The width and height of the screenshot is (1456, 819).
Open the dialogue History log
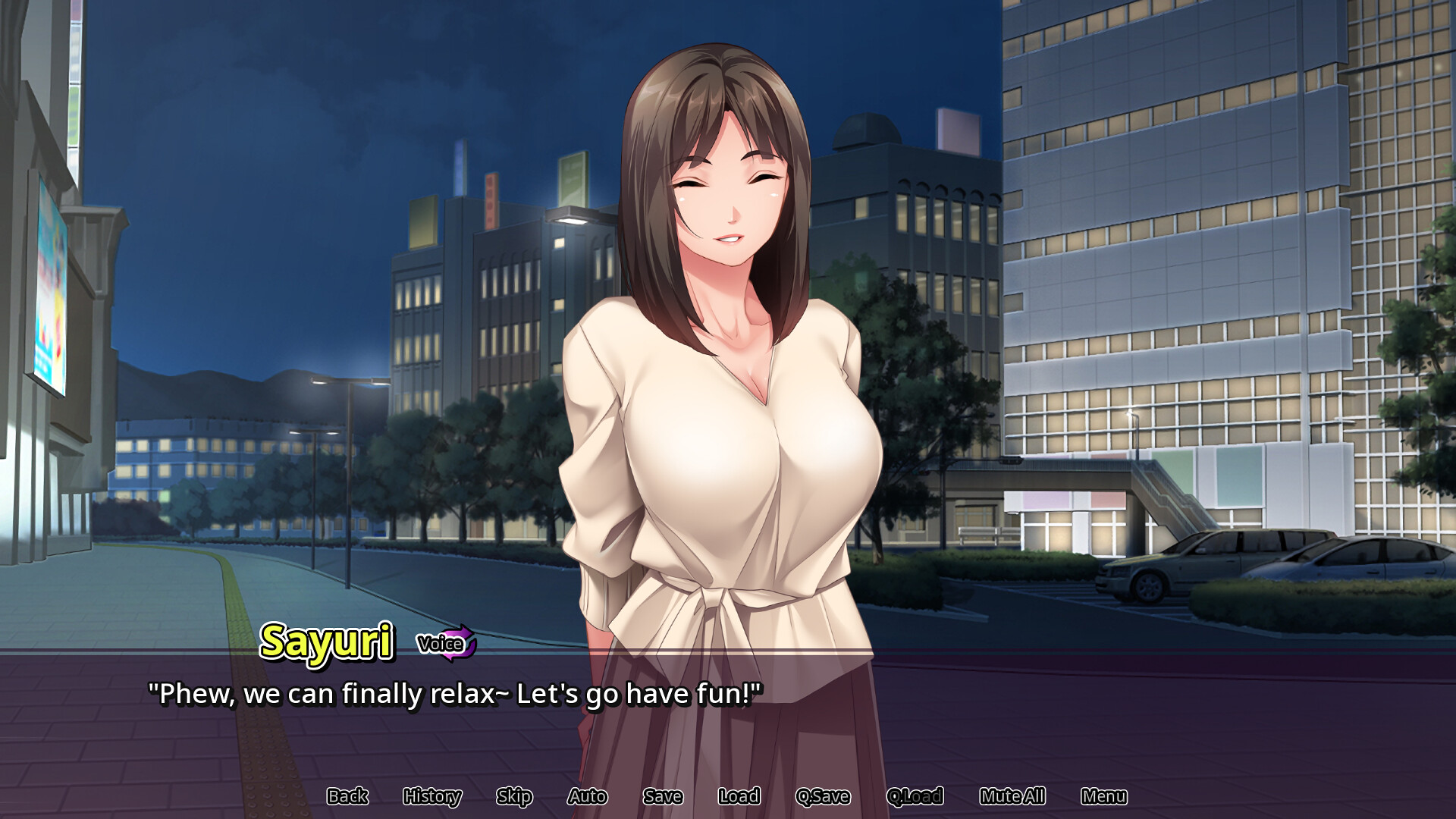click(x=432, y=796)
